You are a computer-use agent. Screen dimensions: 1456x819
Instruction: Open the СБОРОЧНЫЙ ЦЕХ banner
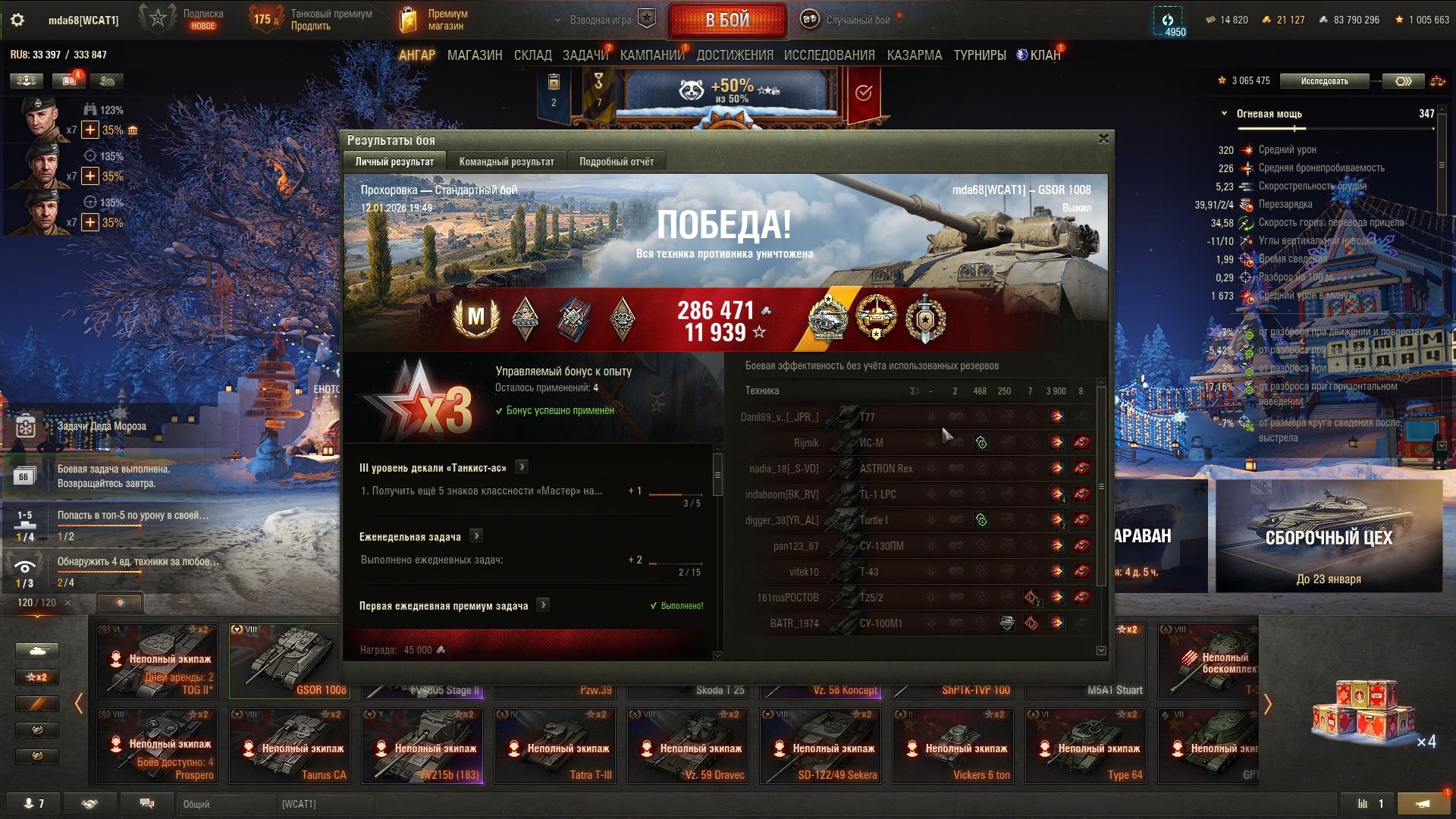(x=1329, y=536)
